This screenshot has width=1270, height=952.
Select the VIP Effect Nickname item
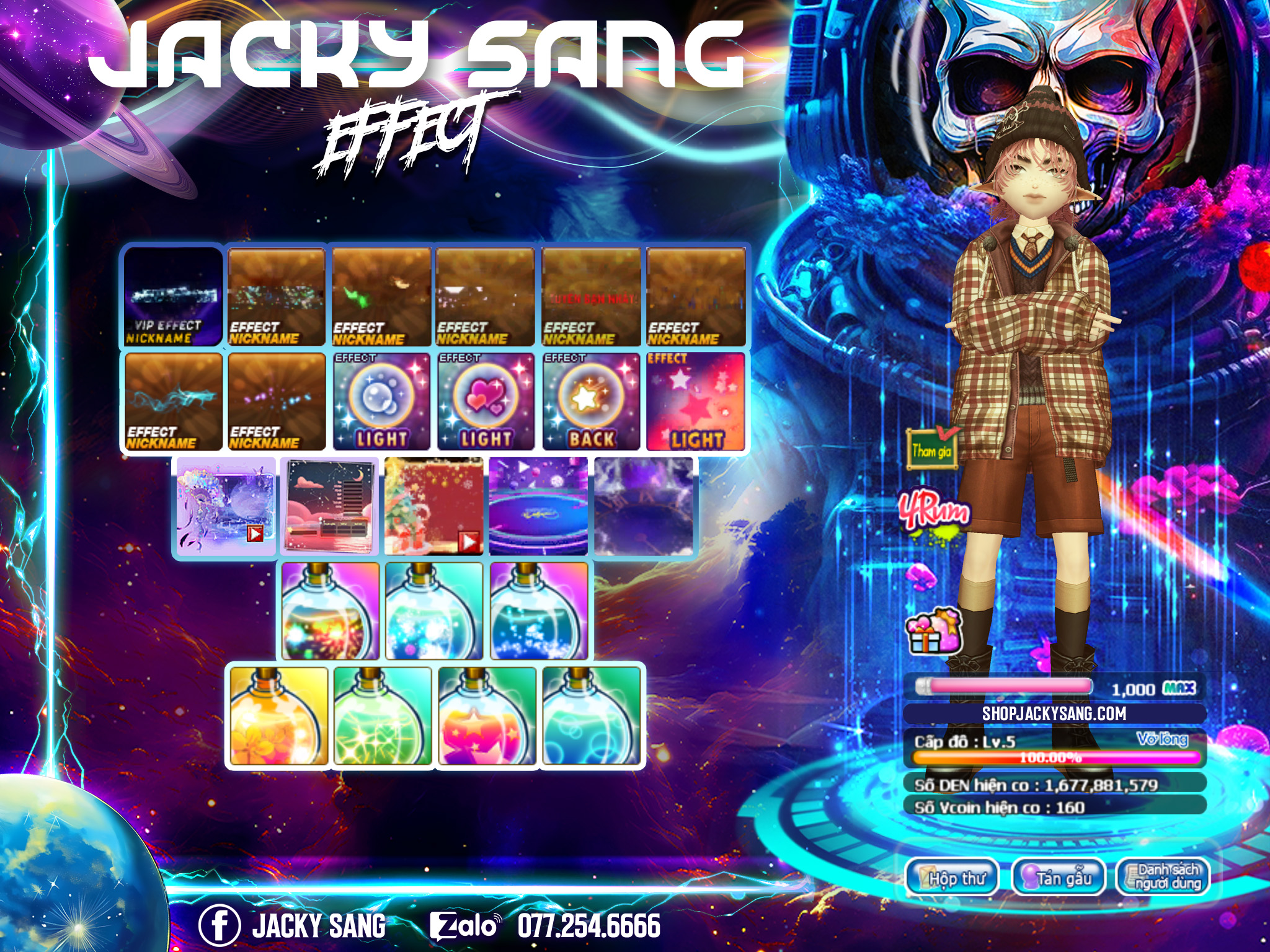tap(172, 296)
